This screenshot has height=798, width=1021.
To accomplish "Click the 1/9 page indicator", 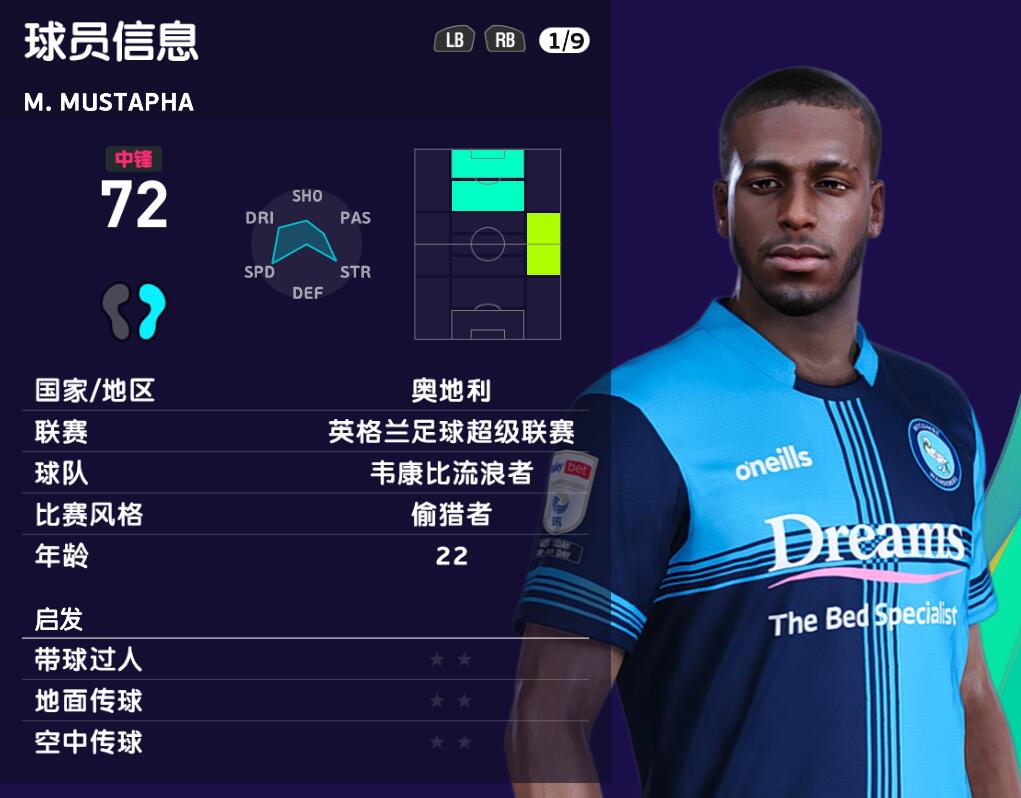I will click(564, 40).
